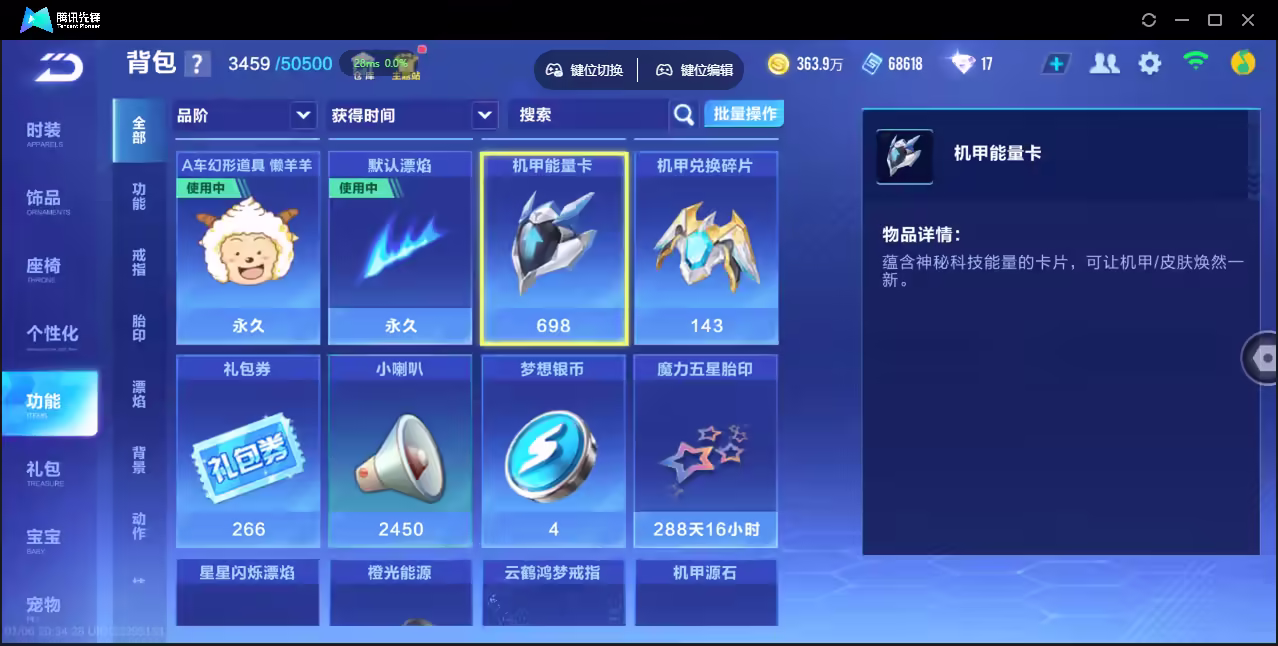Click the 搜索 search input field
The image size is (1278, 646).
click(590, 116)
